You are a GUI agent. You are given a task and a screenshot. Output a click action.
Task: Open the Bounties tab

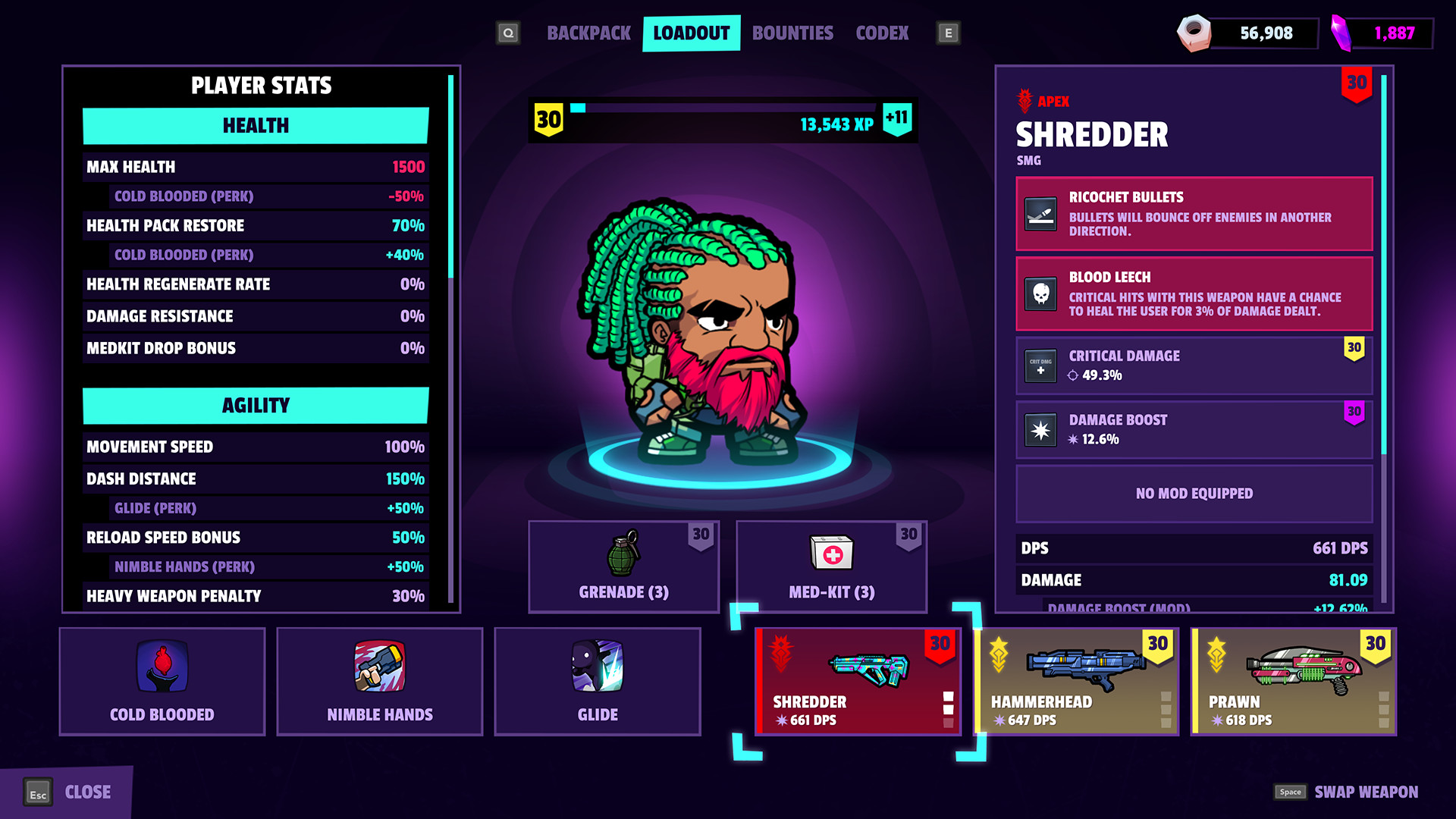[792, 33]
